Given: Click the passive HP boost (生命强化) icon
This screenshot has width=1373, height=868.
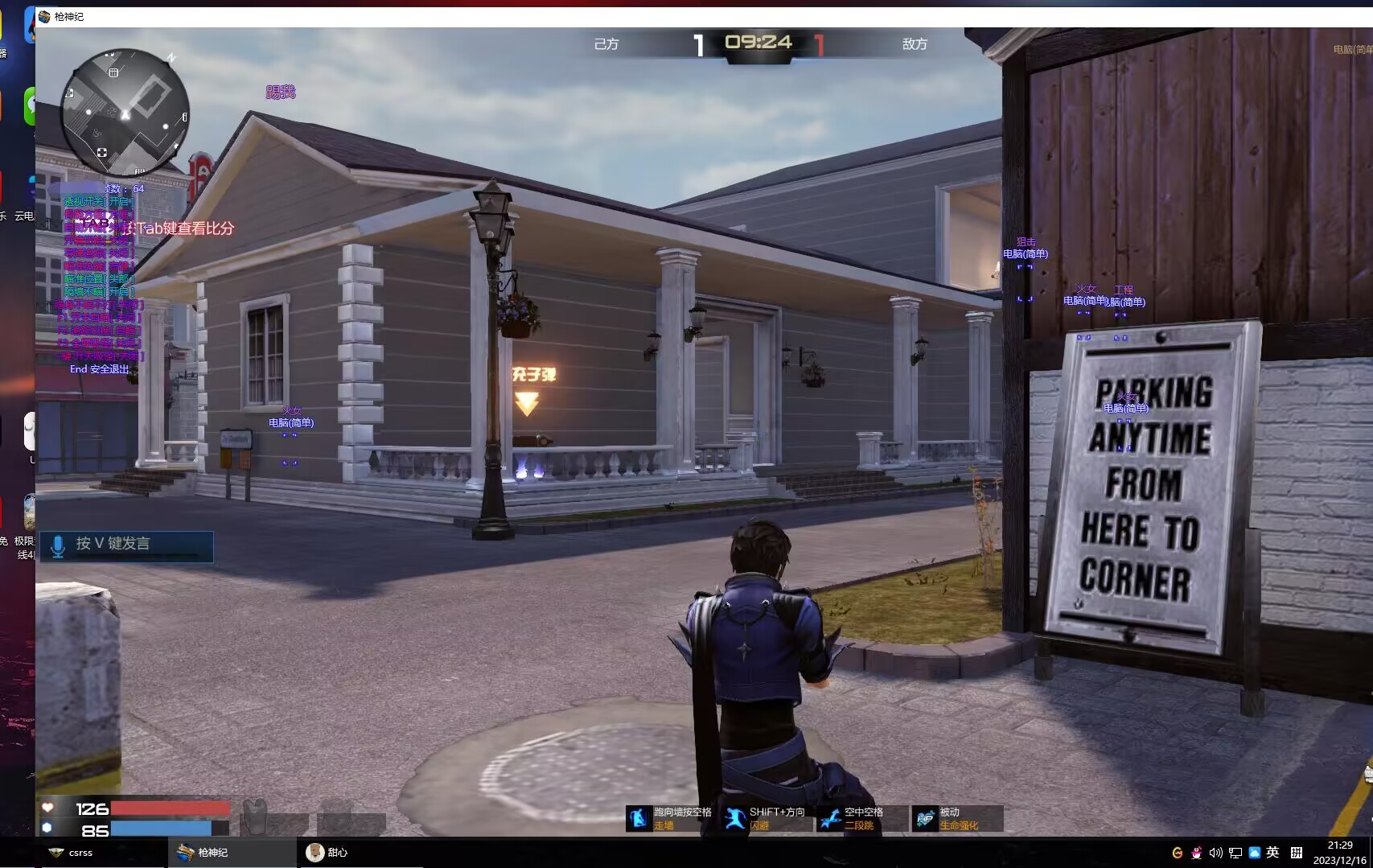Looking at the screenshot, I should (925, 818).
